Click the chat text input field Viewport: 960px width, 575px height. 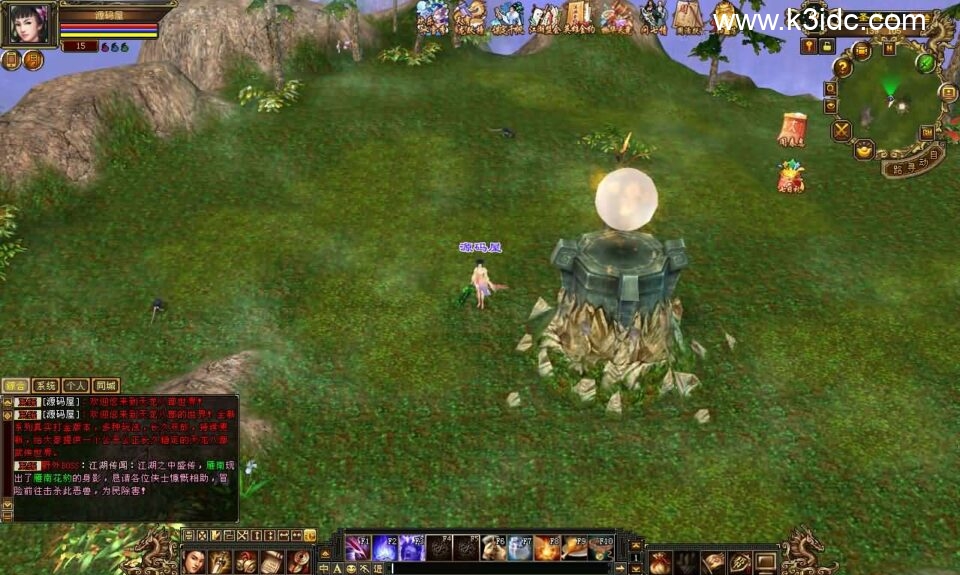coord(500,568)
